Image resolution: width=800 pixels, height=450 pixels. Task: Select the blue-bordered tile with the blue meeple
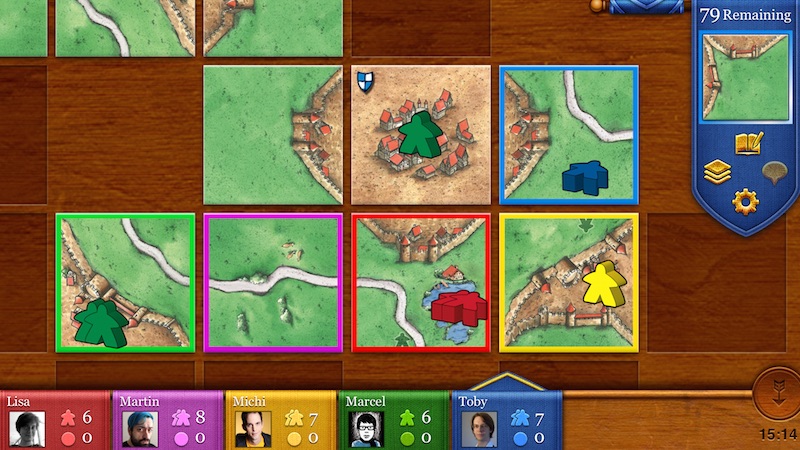(569, 135)
